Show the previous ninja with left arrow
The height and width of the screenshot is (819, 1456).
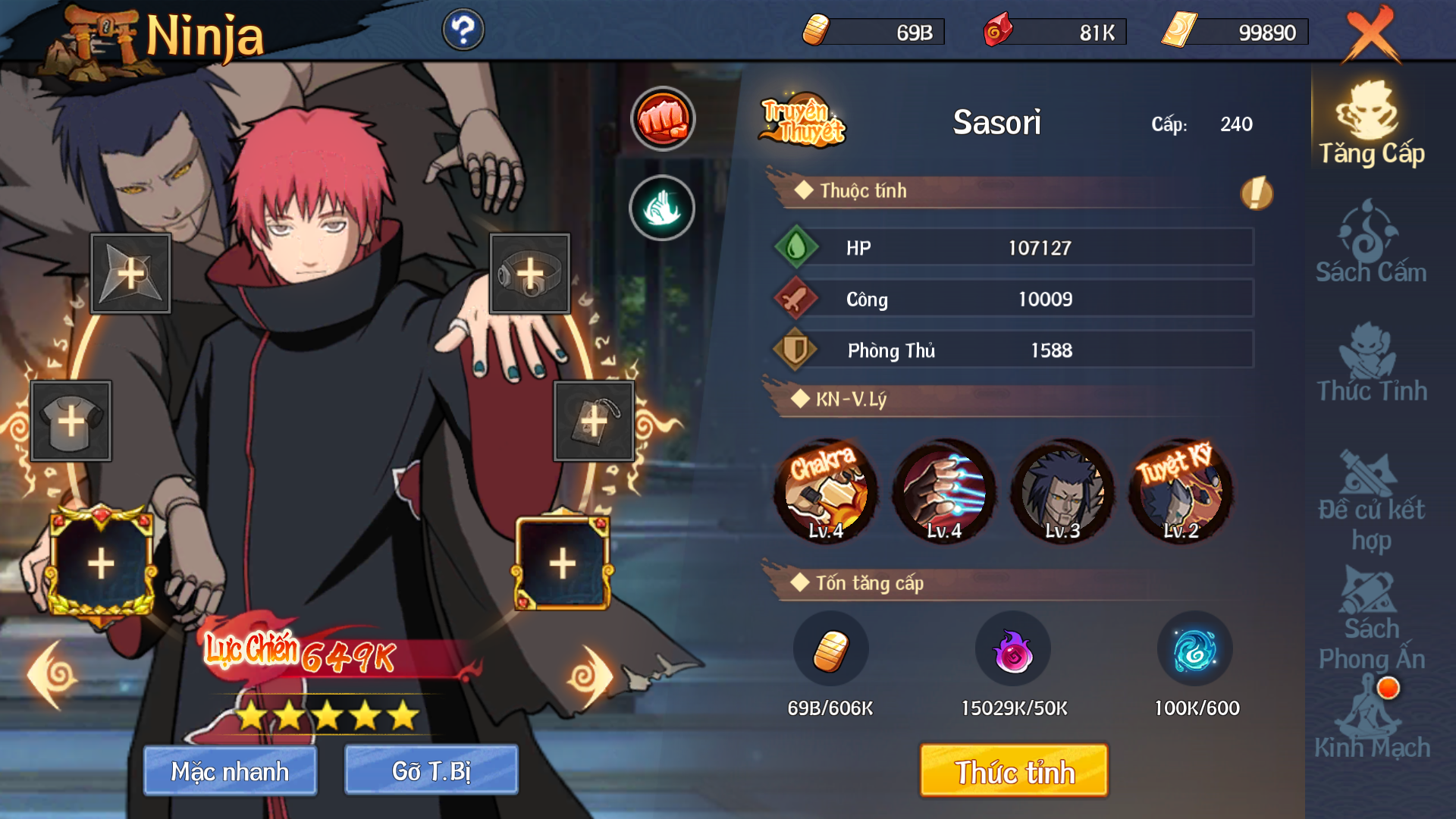coord(52,675)
